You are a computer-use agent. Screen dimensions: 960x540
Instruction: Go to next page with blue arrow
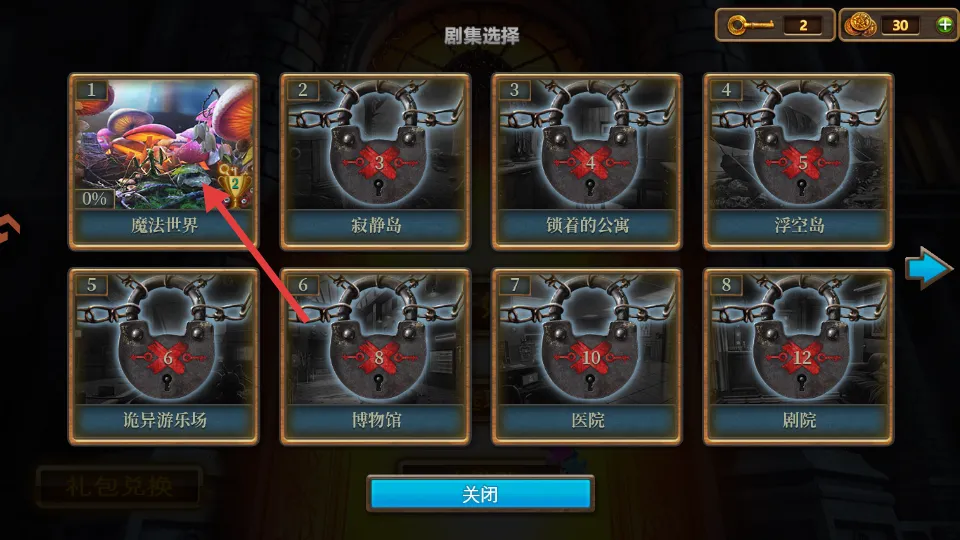pyautogui.click(x=928, y=269)
